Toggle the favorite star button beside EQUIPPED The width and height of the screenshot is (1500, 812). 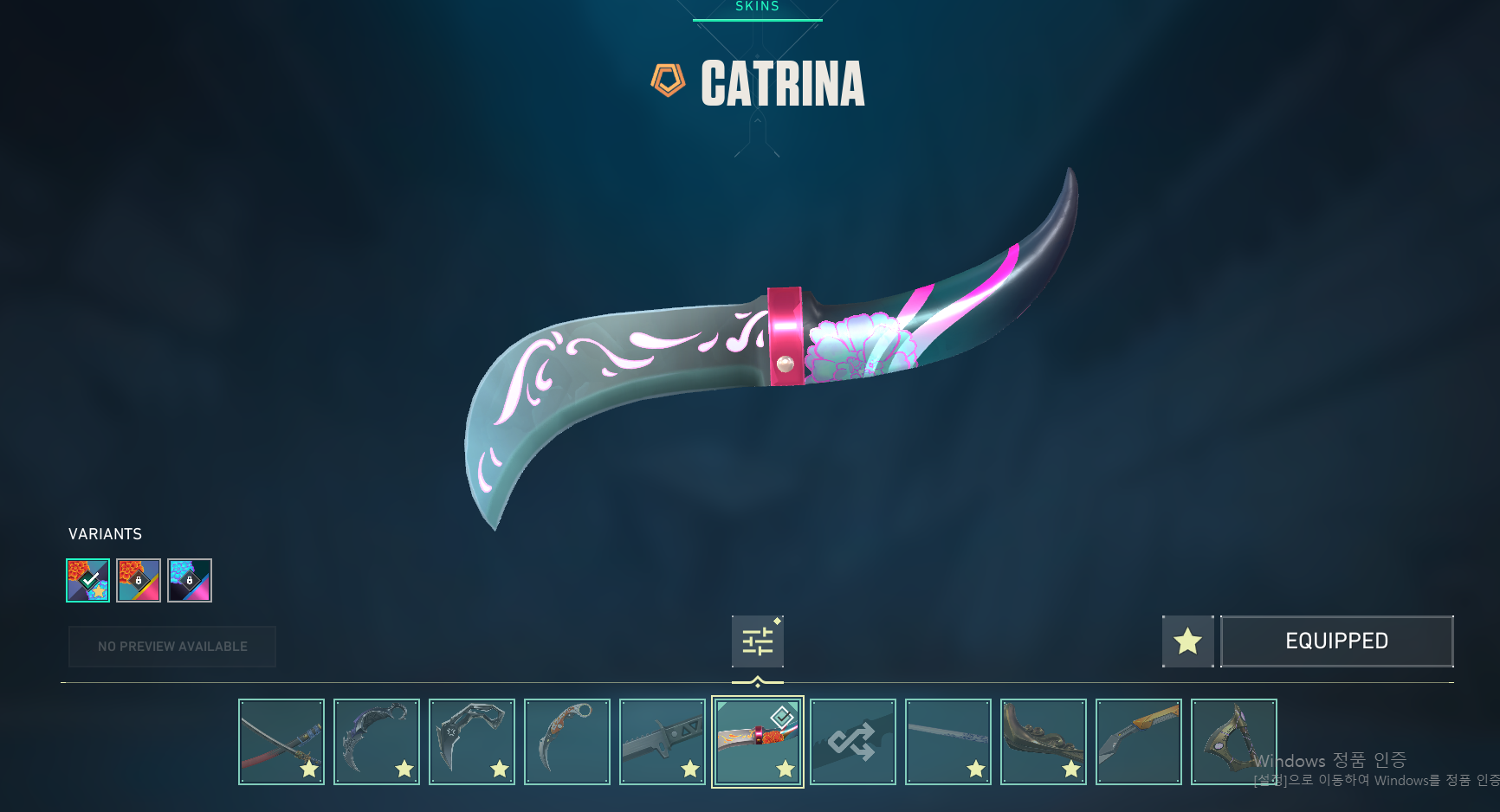point(1187,641)
